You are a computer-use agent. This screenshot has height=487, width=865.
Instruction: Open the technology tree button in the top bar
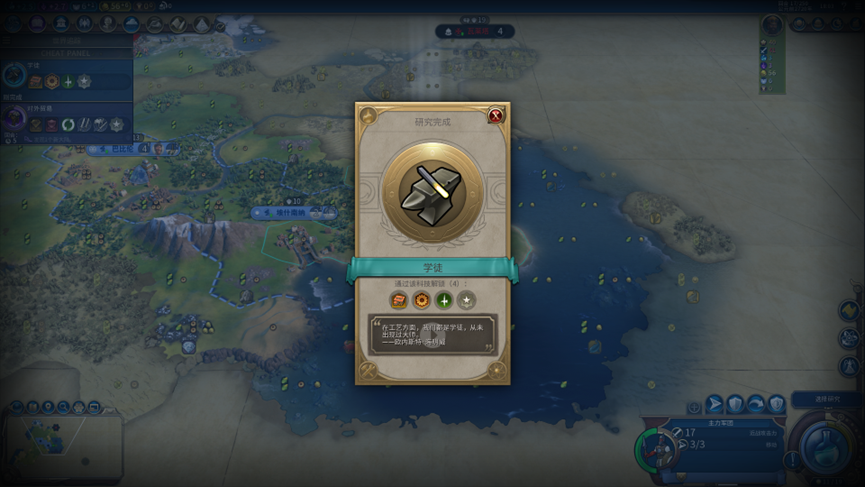tap(14, 23)
